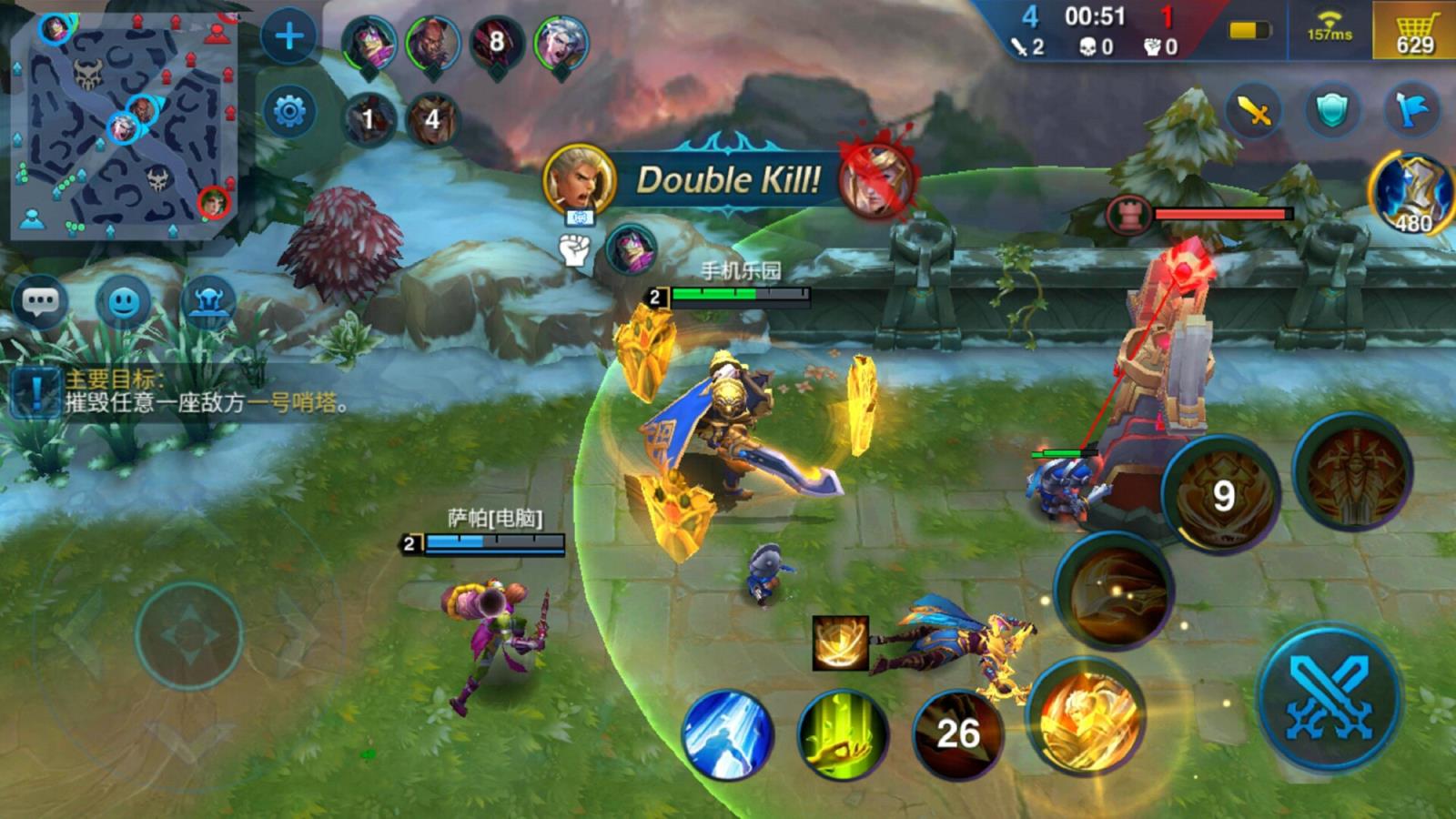Viewport: 1456px width, 819px height.
Task: Tap the skill showing cooldown 9
Action: click(x=1222, y=494)
